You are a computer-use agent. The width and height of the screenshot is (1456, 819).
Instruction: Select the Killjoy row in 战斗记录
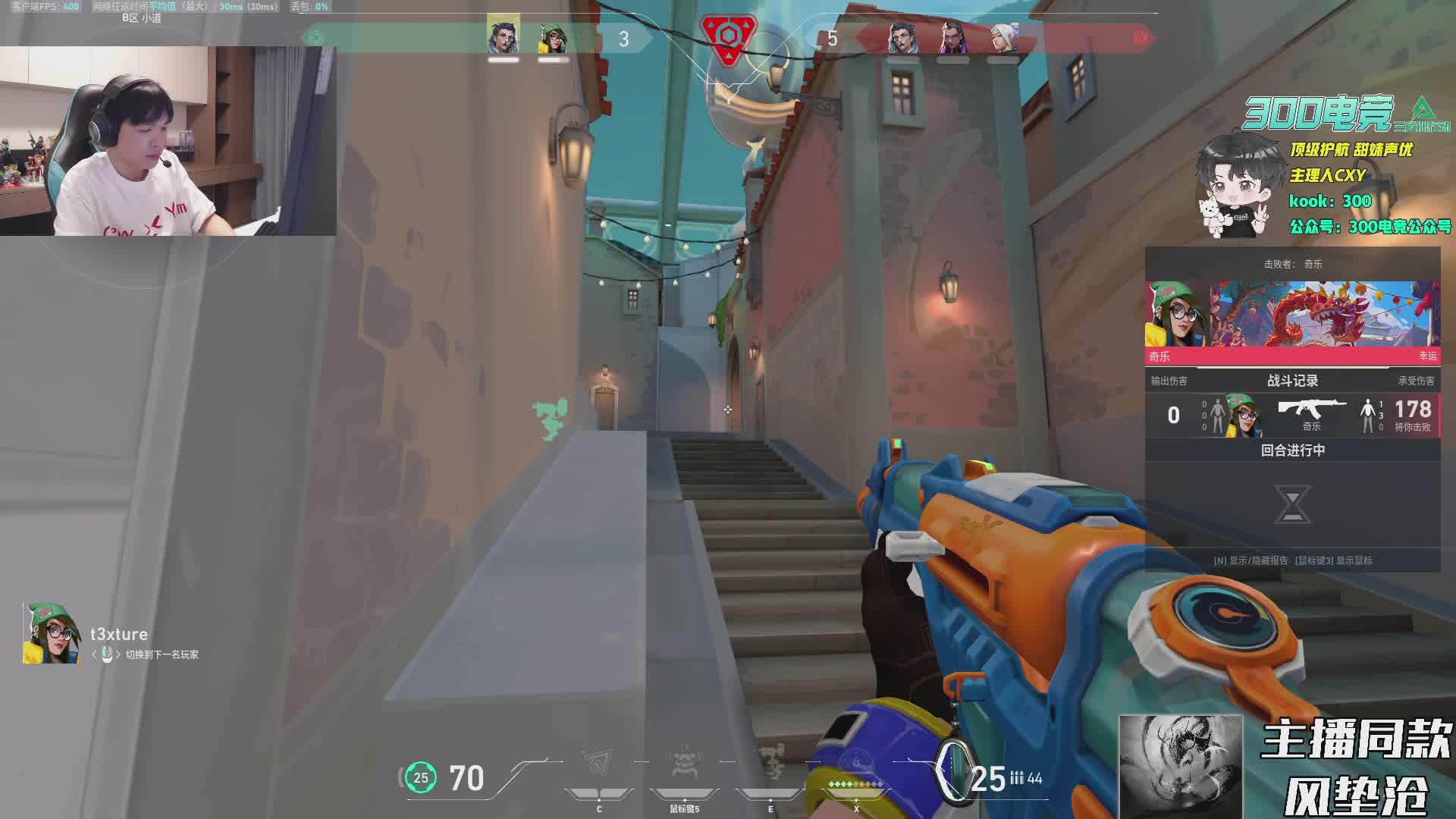(x=1292, y=415)
